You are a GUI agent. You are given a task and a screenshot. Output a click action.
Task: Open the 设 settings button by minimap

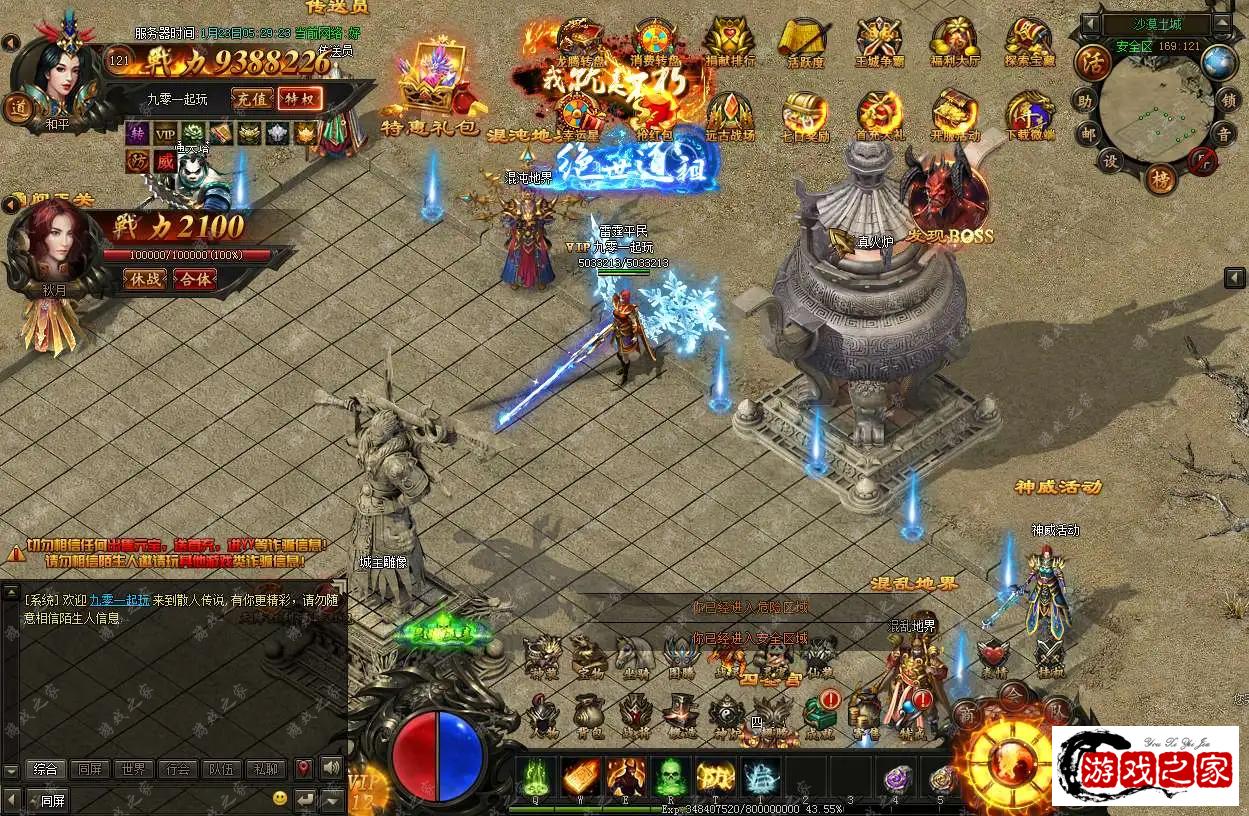pos(1111,160)
